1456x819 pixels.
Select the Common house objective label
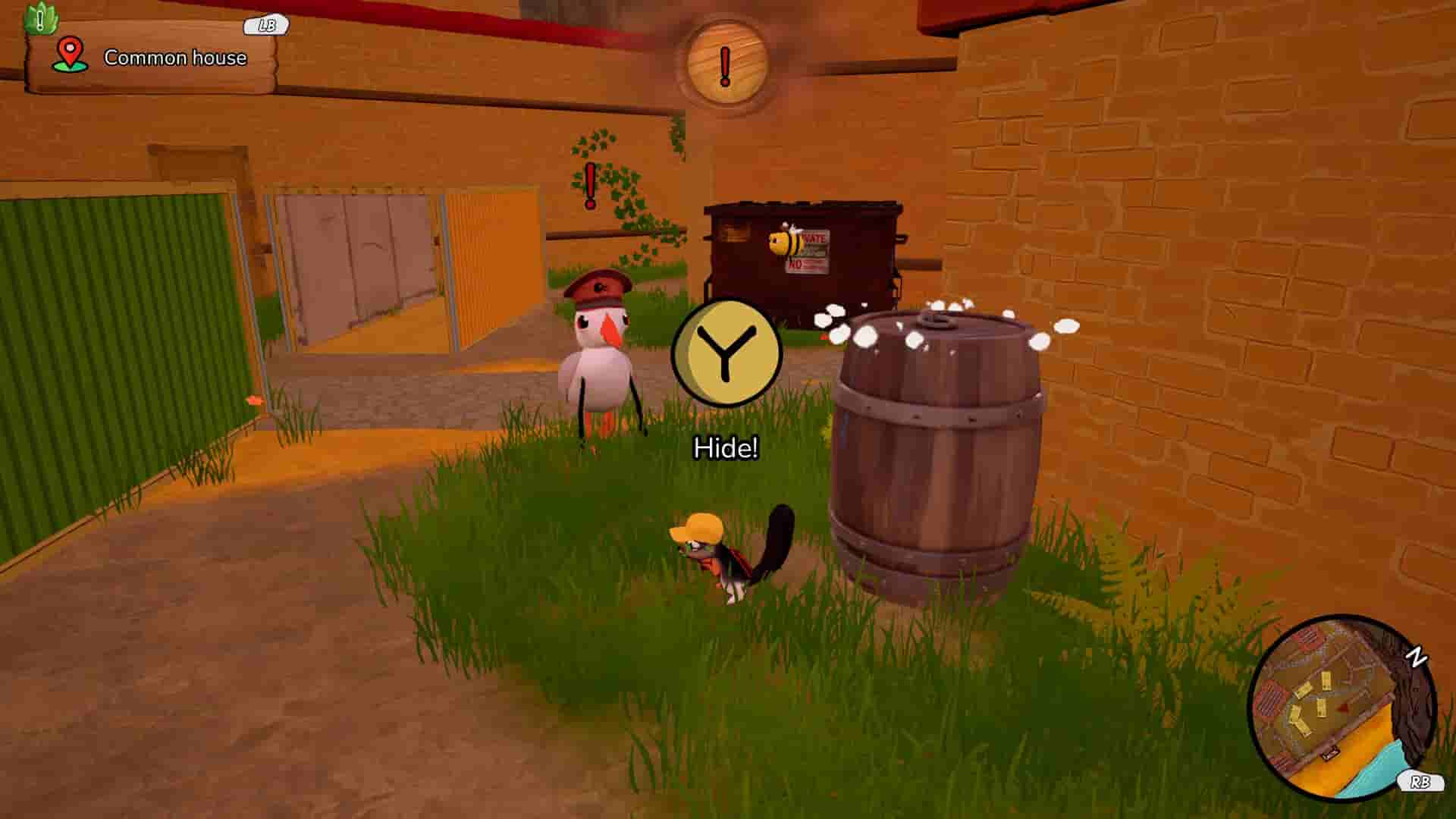pos(174,57)
